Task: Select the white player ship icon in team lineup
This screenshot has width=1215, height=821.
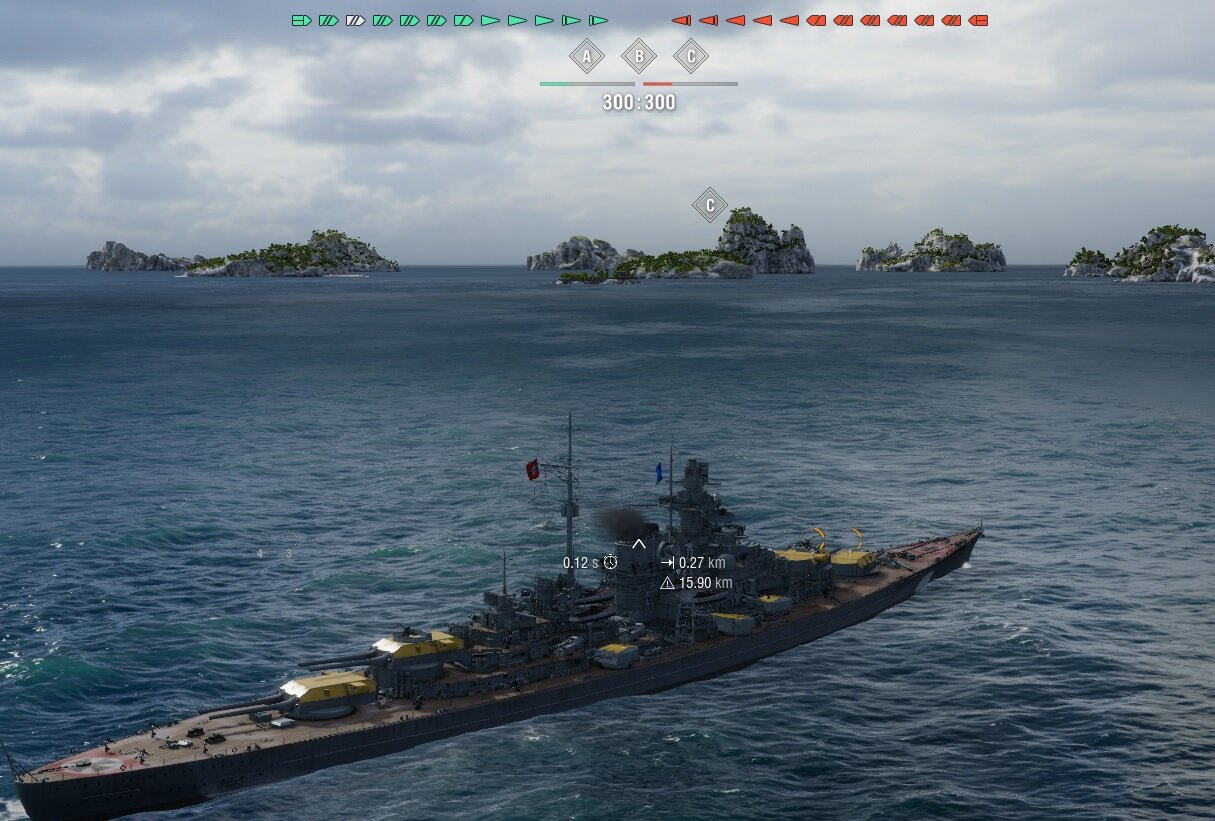Action: (x=355, y=20)
